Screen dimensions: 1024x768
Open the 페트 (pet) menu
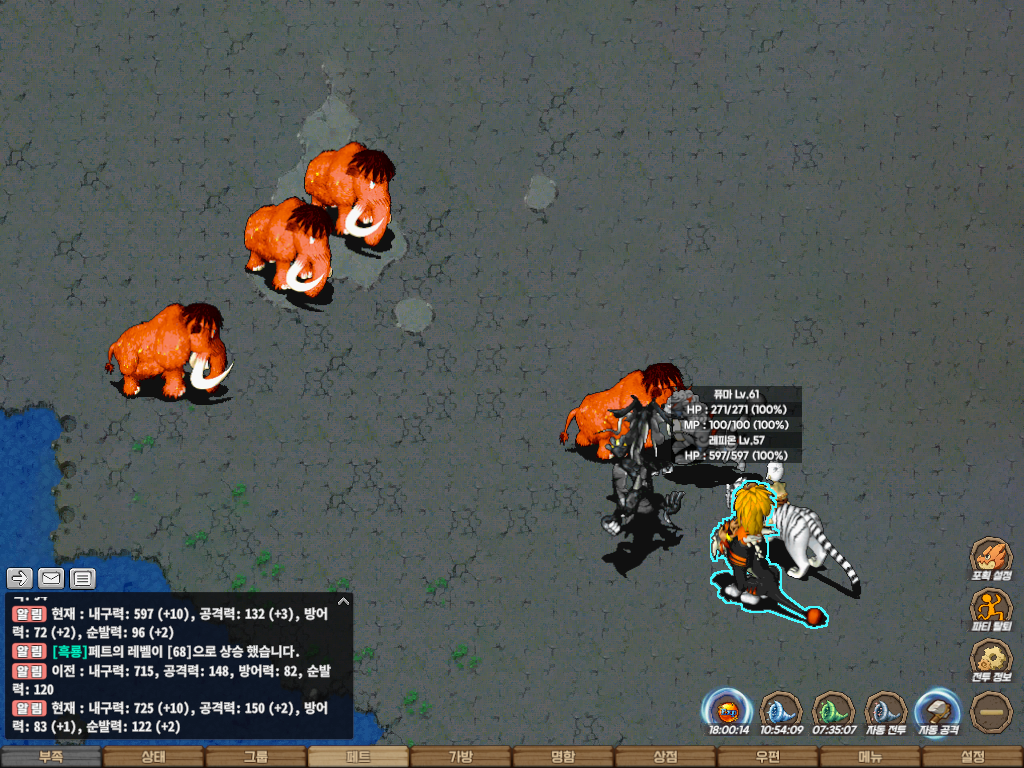tap(358, 757)
